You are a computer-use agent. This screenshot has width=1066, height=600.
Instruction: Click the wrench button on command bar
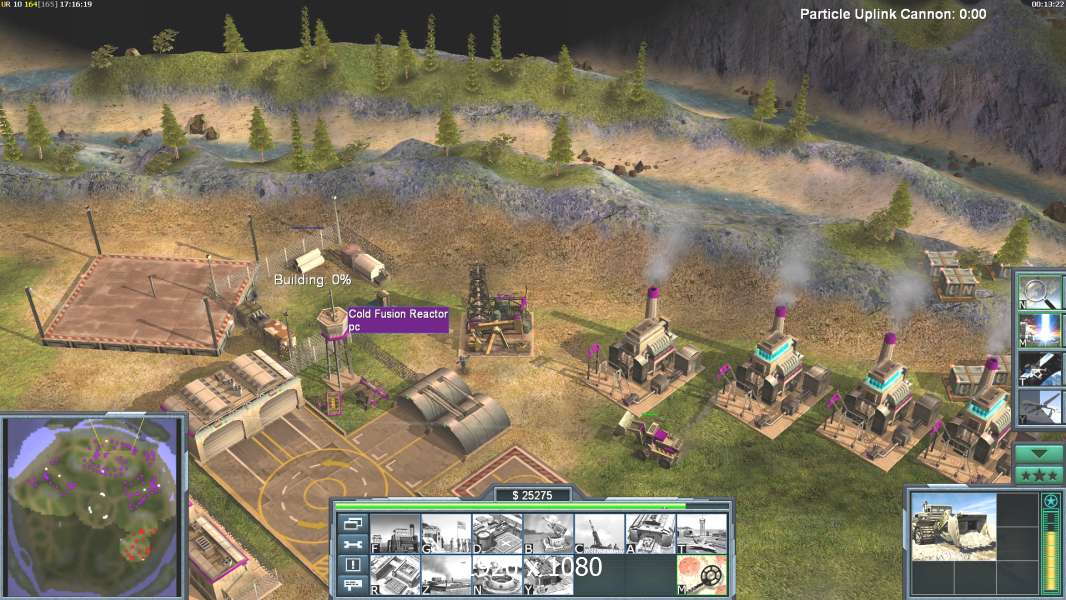(353, 544)
